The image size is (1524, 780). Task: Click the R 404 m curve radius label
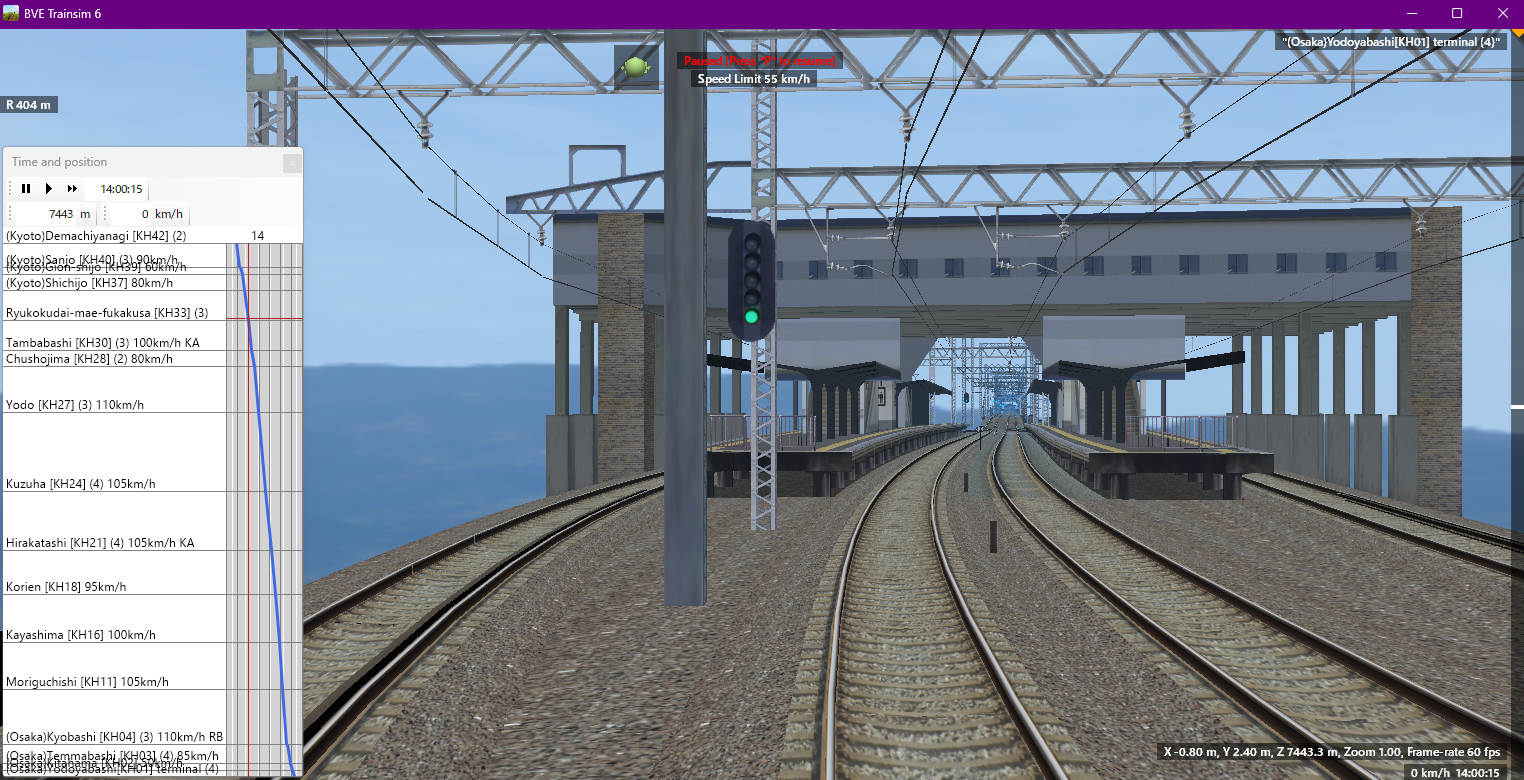[x=30, y=104]
